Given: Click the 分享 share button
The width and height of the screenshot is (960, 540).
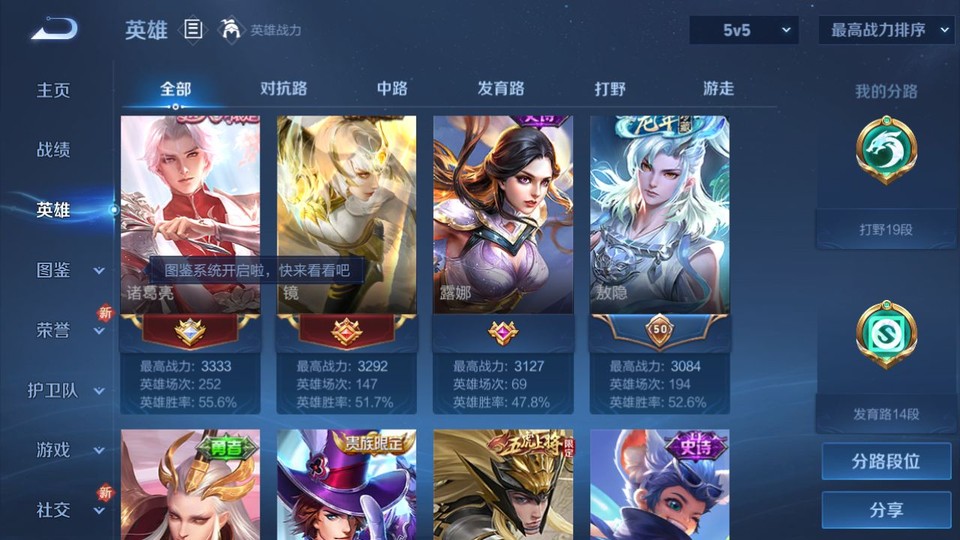Looking at the screenshot, I should 886,510.
